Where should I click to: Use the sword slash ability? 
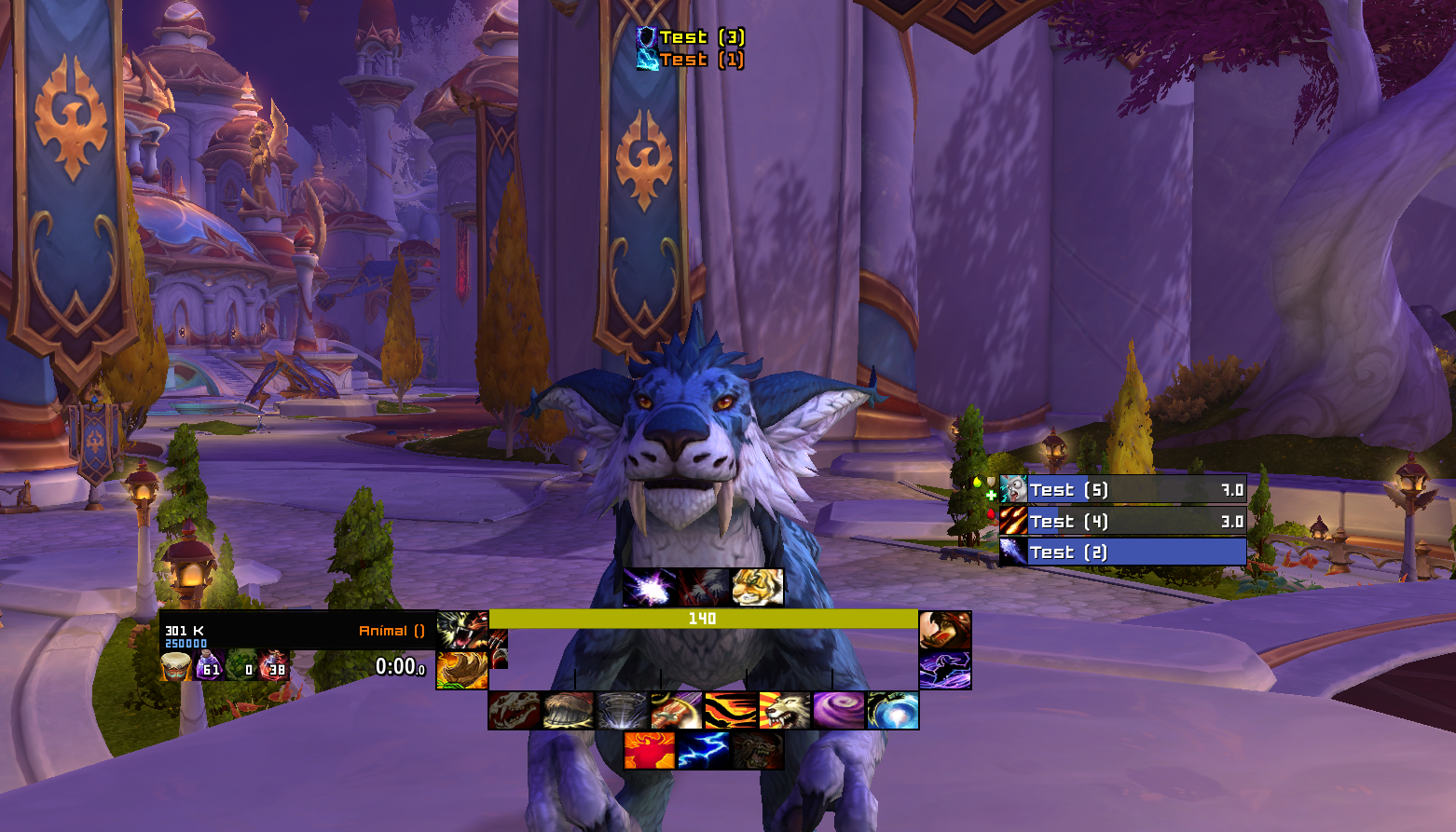click(676, 711)
